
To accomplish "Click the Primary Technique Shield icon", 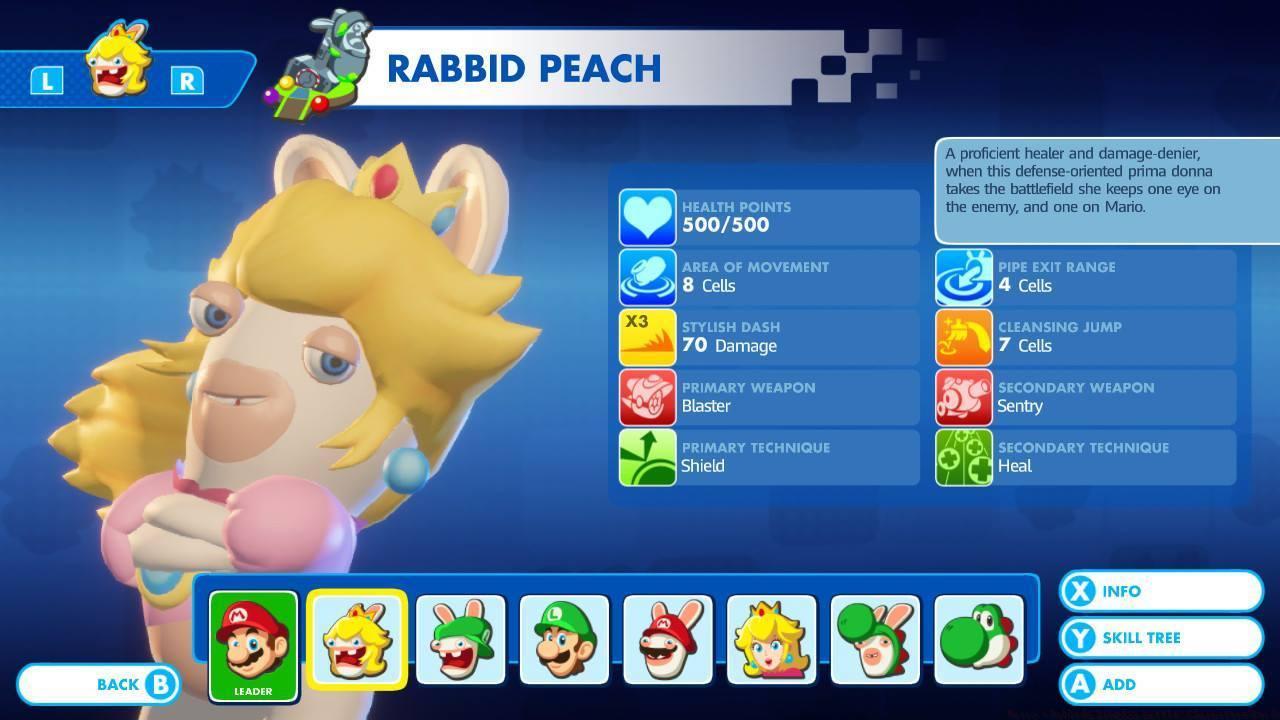I will pyautogui.click(x=646, y=457).
